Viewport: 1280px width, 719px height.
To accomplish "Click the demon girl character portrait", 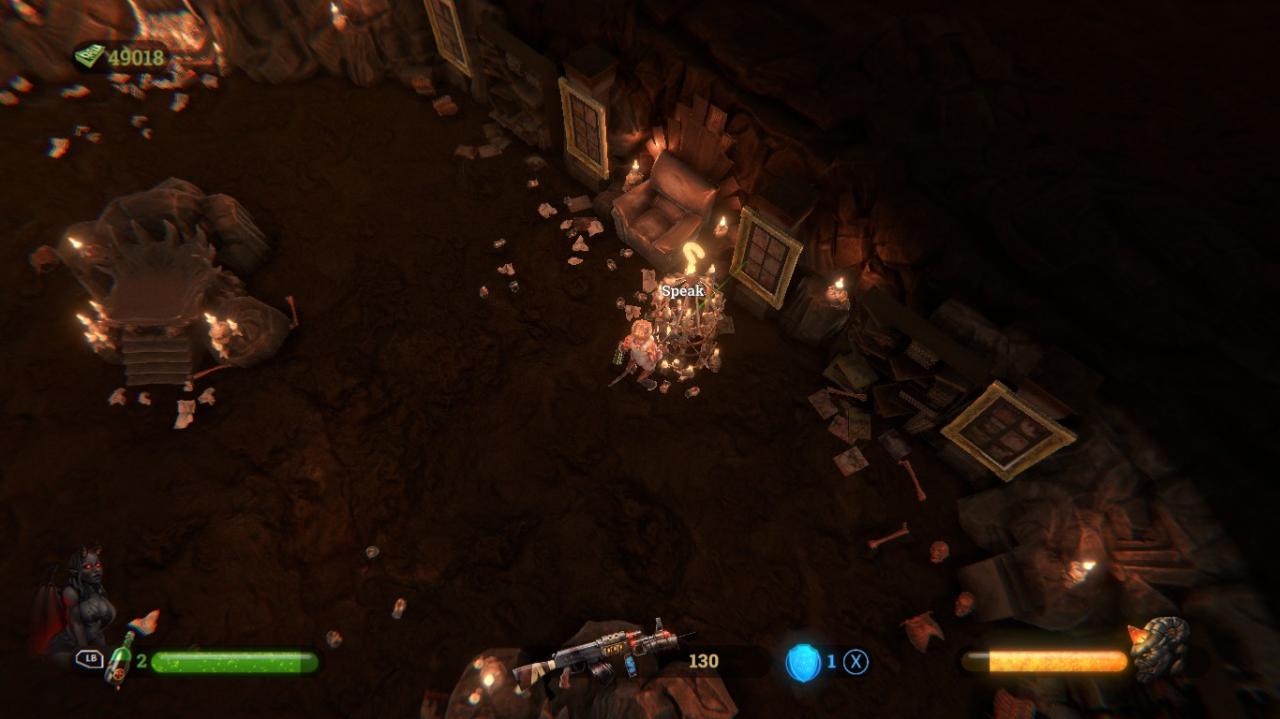I will (x=76, y=600).
